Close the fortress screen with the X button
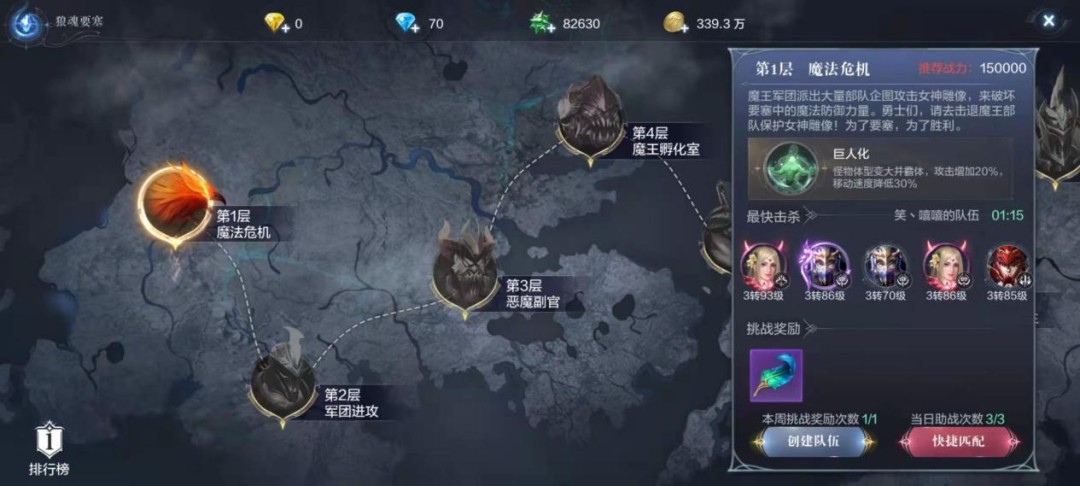 [x=1047, y=21]
